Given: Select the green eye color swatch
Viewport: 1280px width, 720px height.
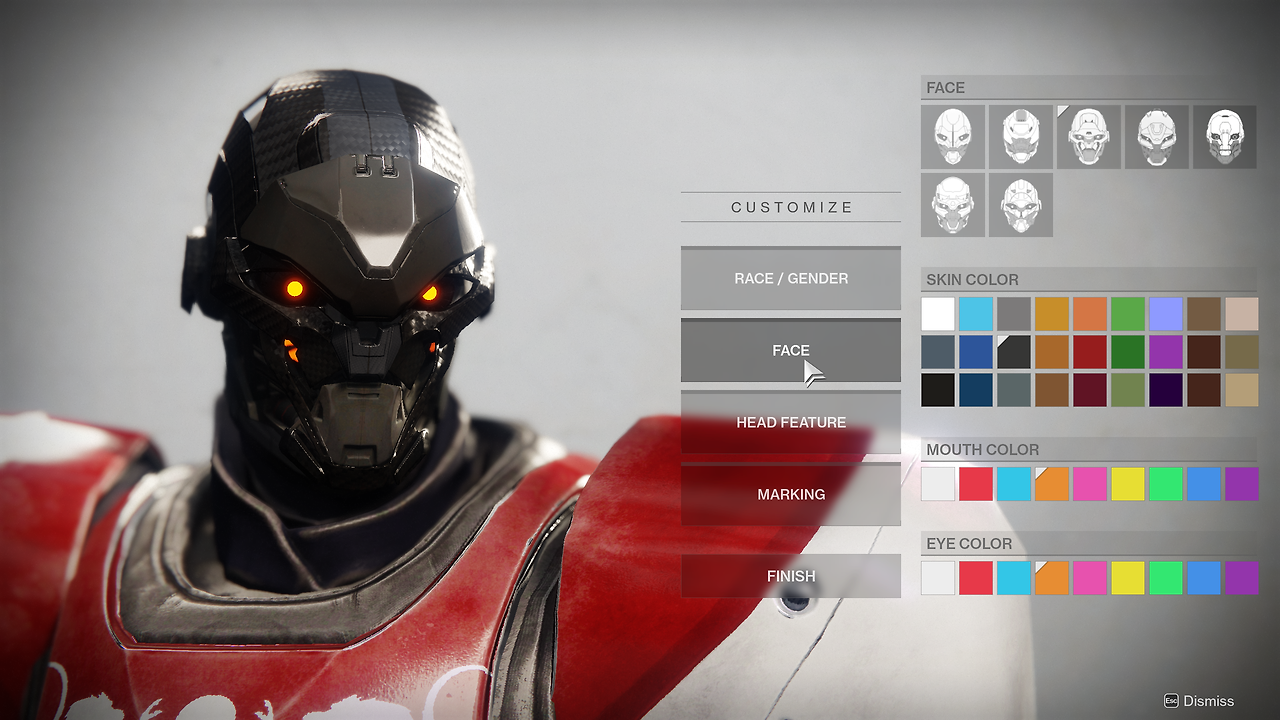Looking at the screenshot, I should coord(1166,578).
